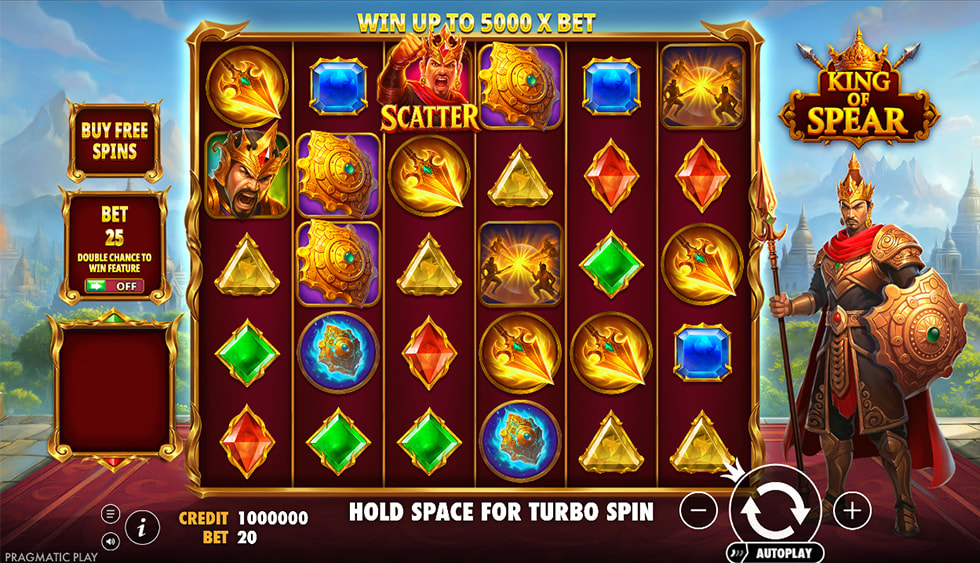Open the Autoplay options
The height and width of the screenshot is (563, 980).
774,552
